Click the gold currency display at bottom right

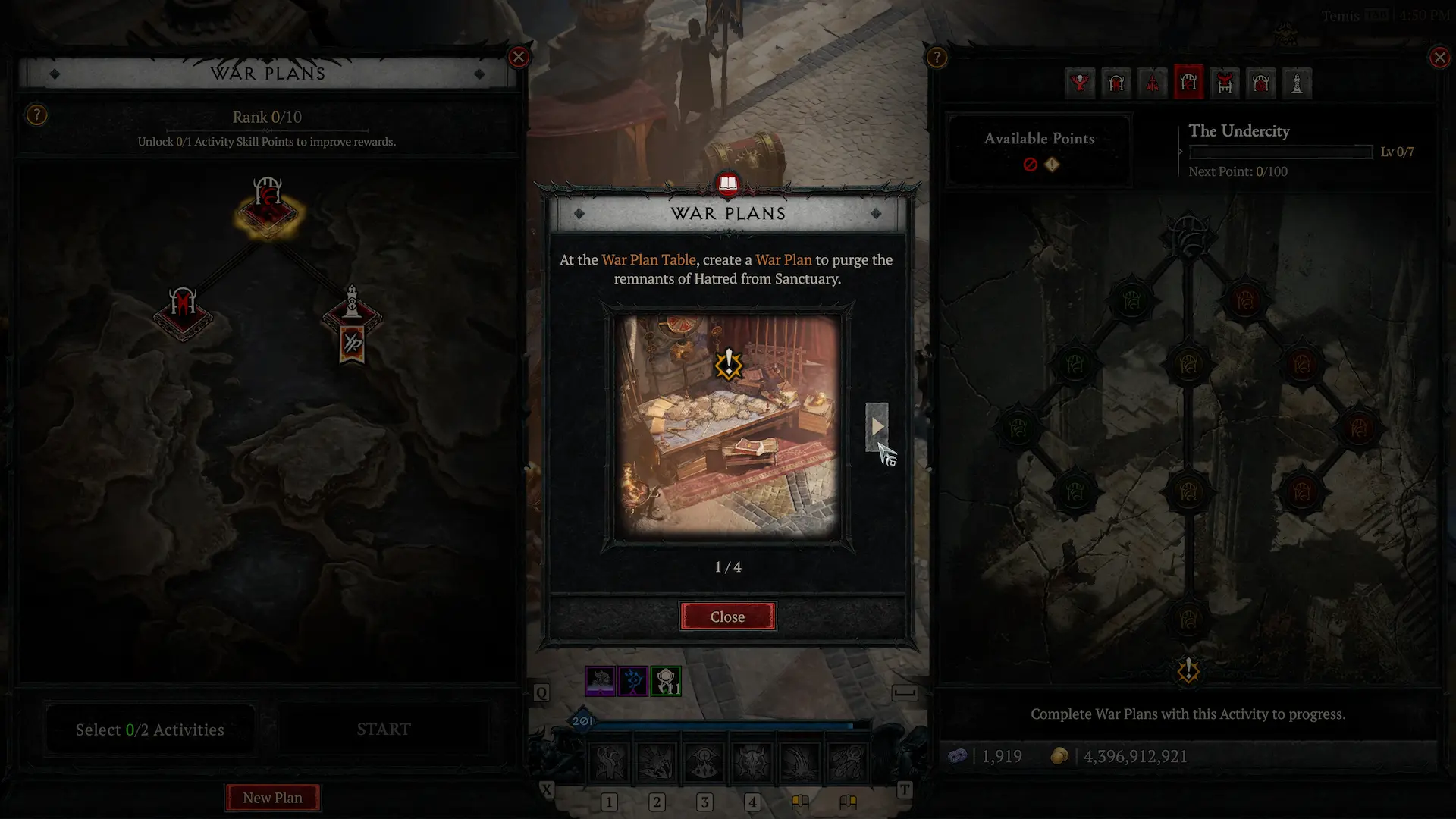(1135, 755)
